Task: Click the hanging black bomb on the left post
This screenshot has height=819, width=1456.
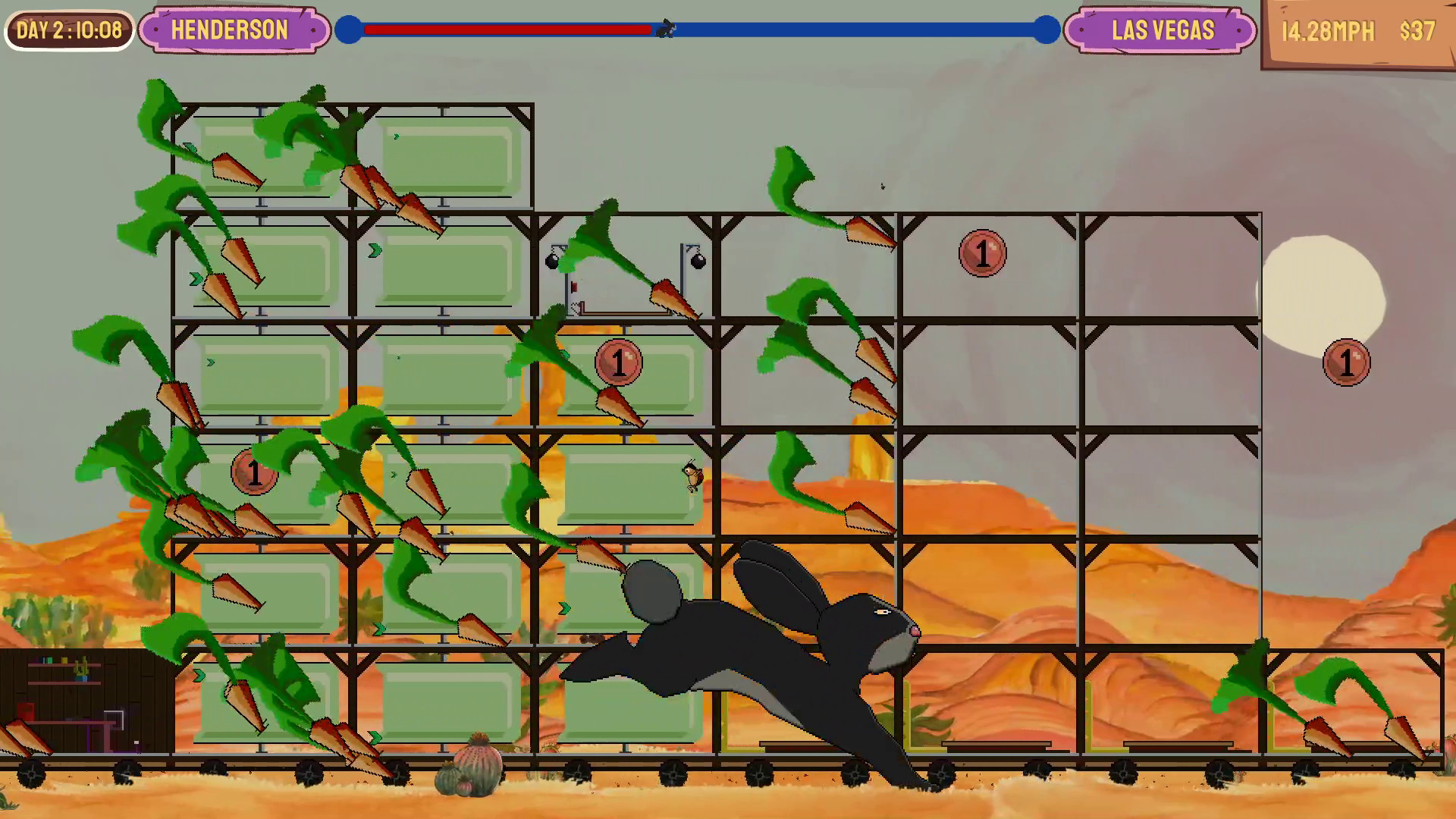Action: 551,260
